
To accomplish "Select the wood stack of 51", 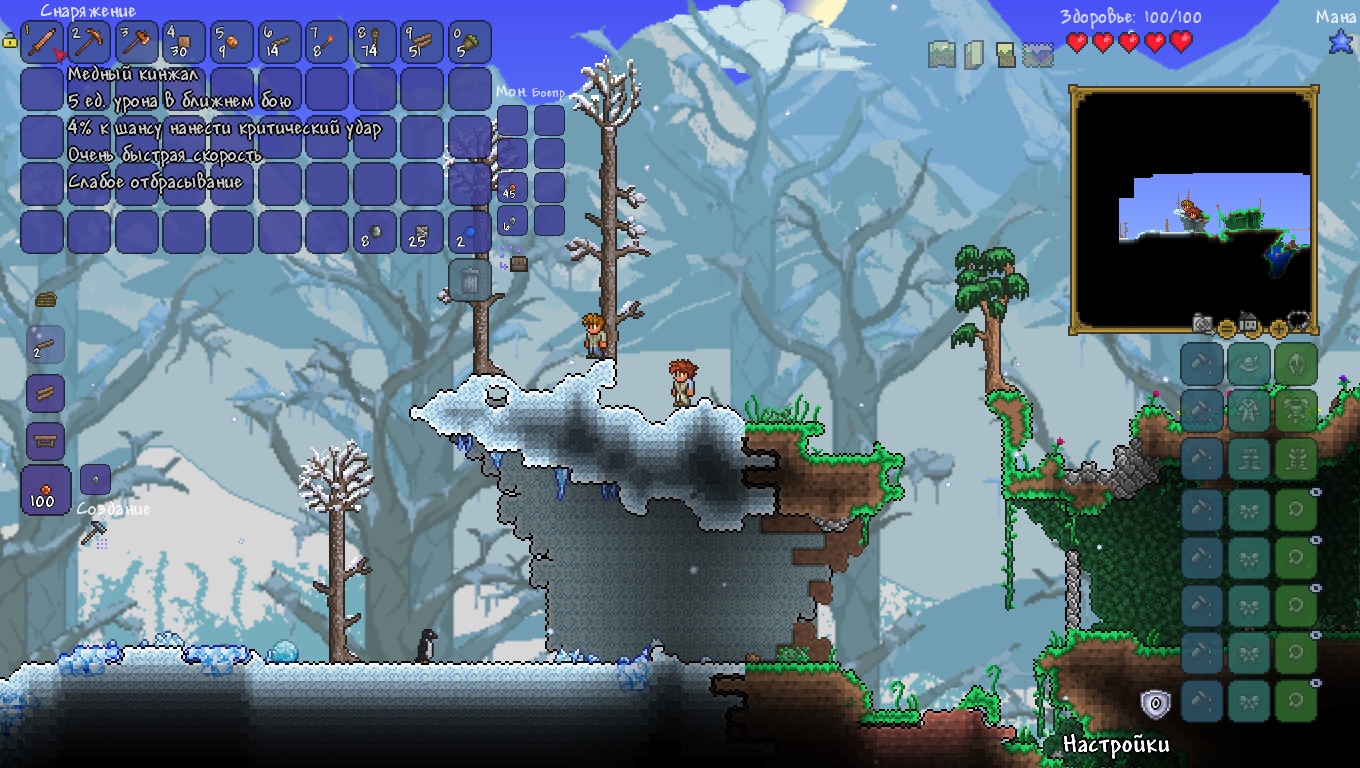I will pyautogui.click(x=423, y=43).
